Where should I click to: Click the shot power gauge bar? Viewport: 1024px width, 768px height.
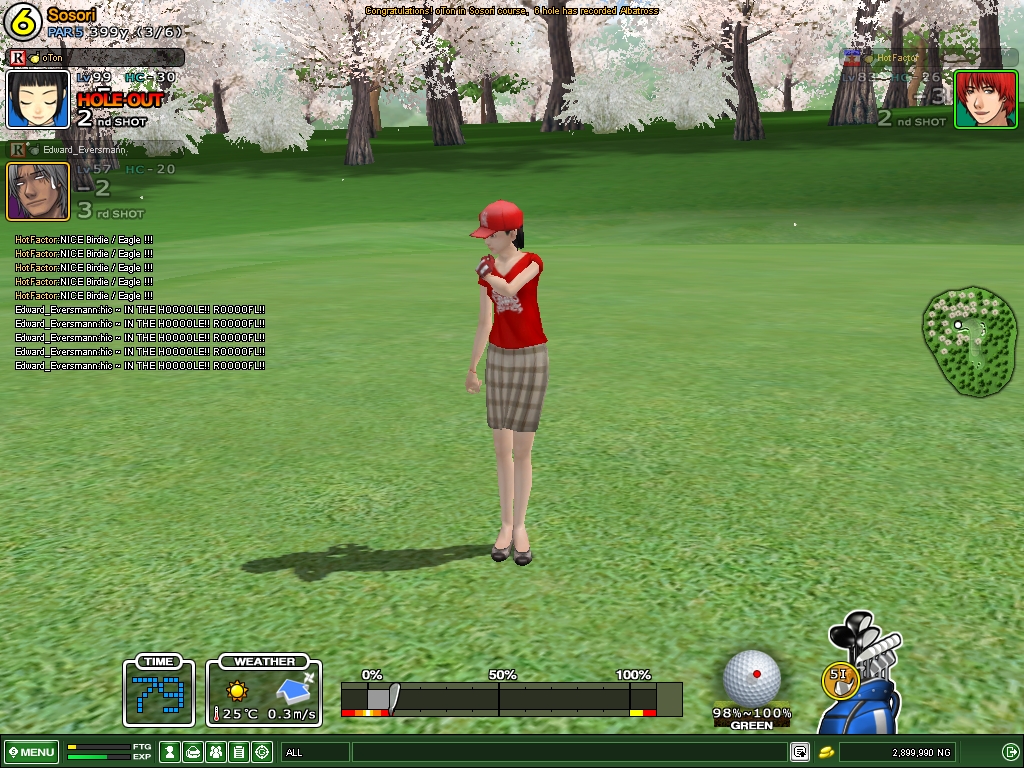510,698
